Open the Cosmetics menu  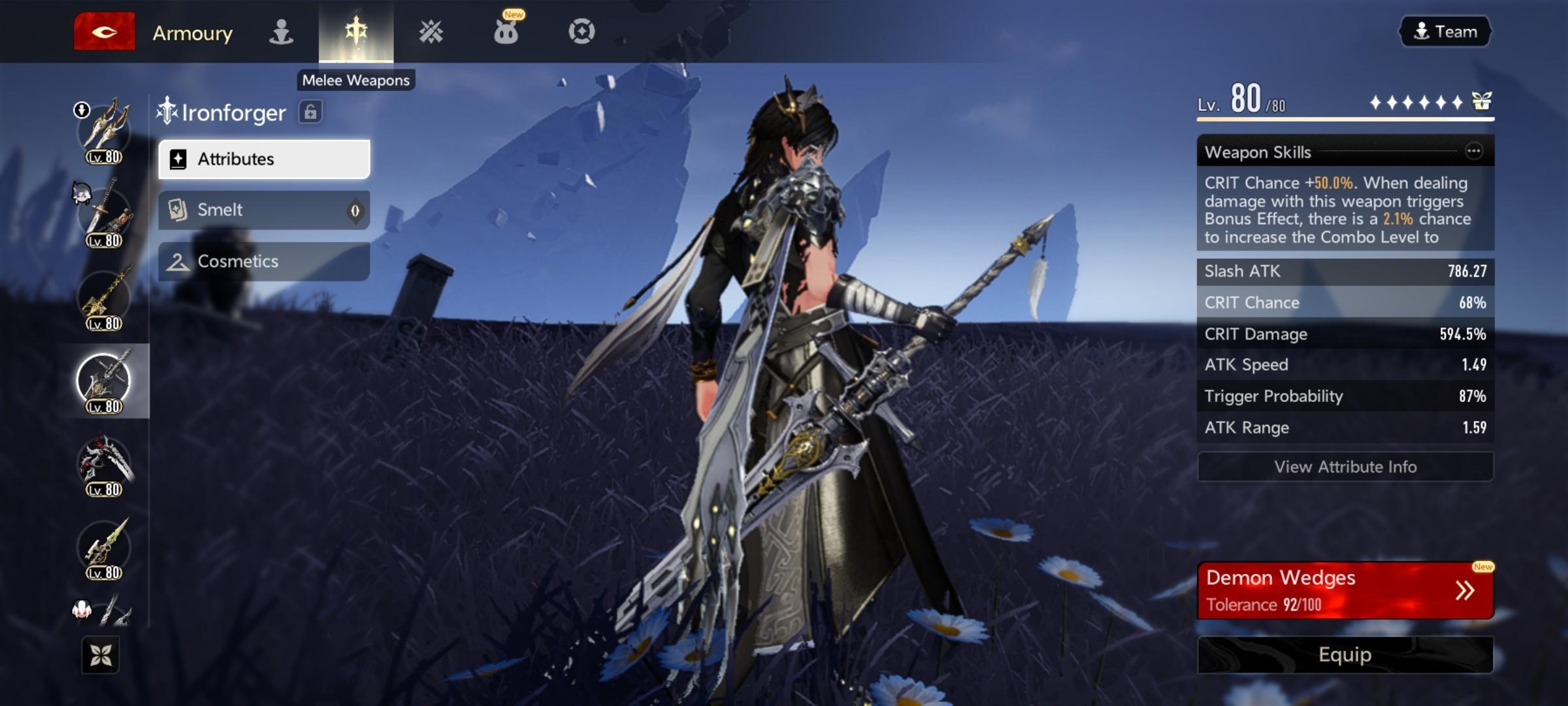264,261
